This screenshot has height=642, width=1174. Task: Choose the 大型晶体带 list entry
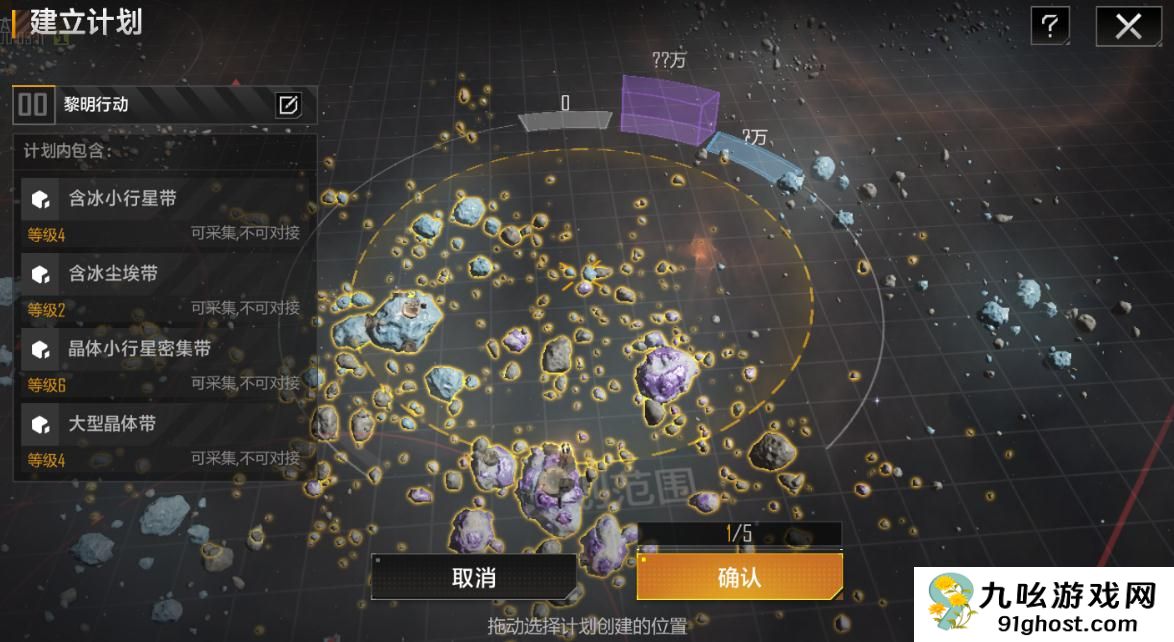coord(165,436)
